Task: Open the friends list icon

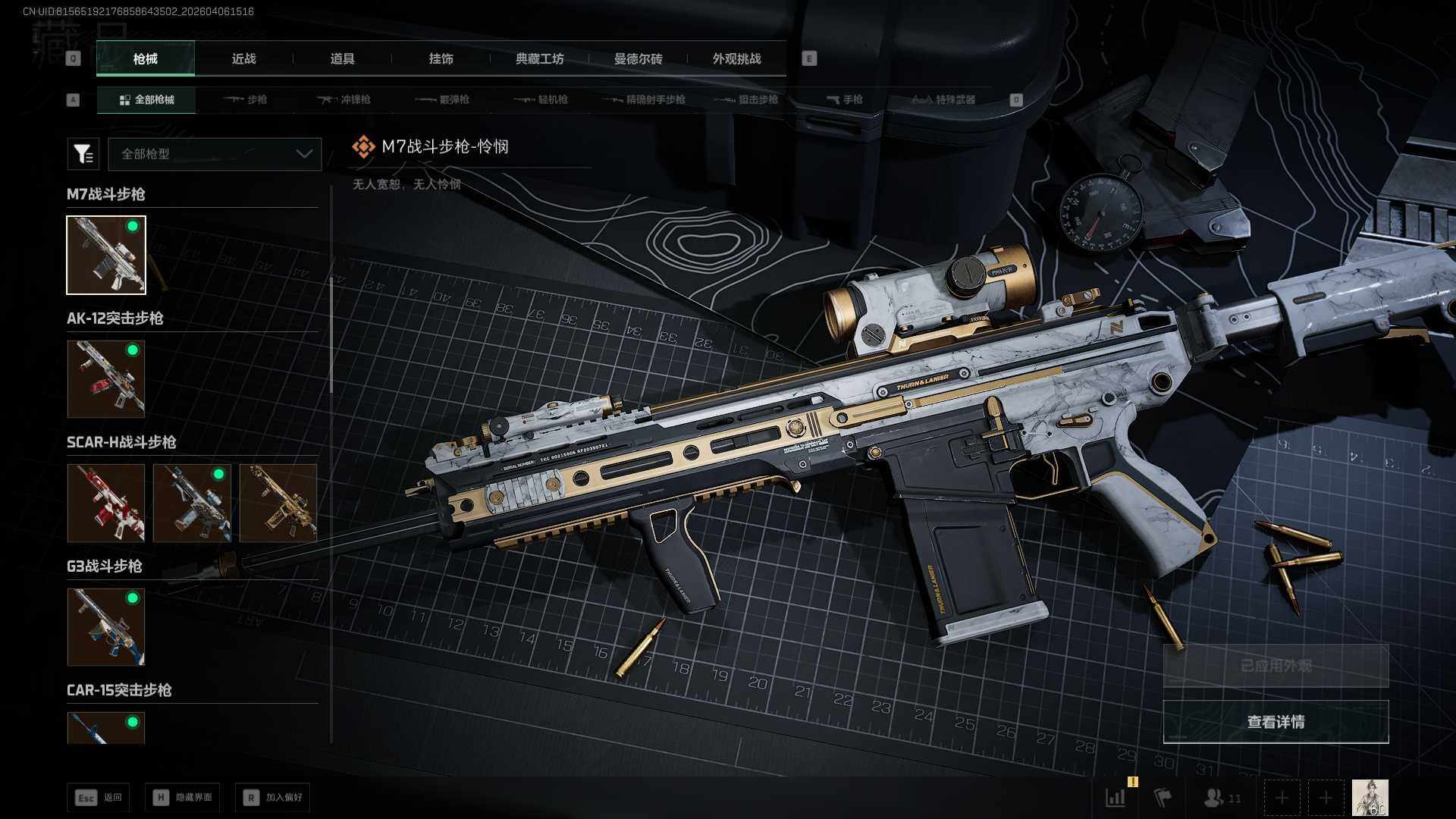Action: pos(1220,798)
